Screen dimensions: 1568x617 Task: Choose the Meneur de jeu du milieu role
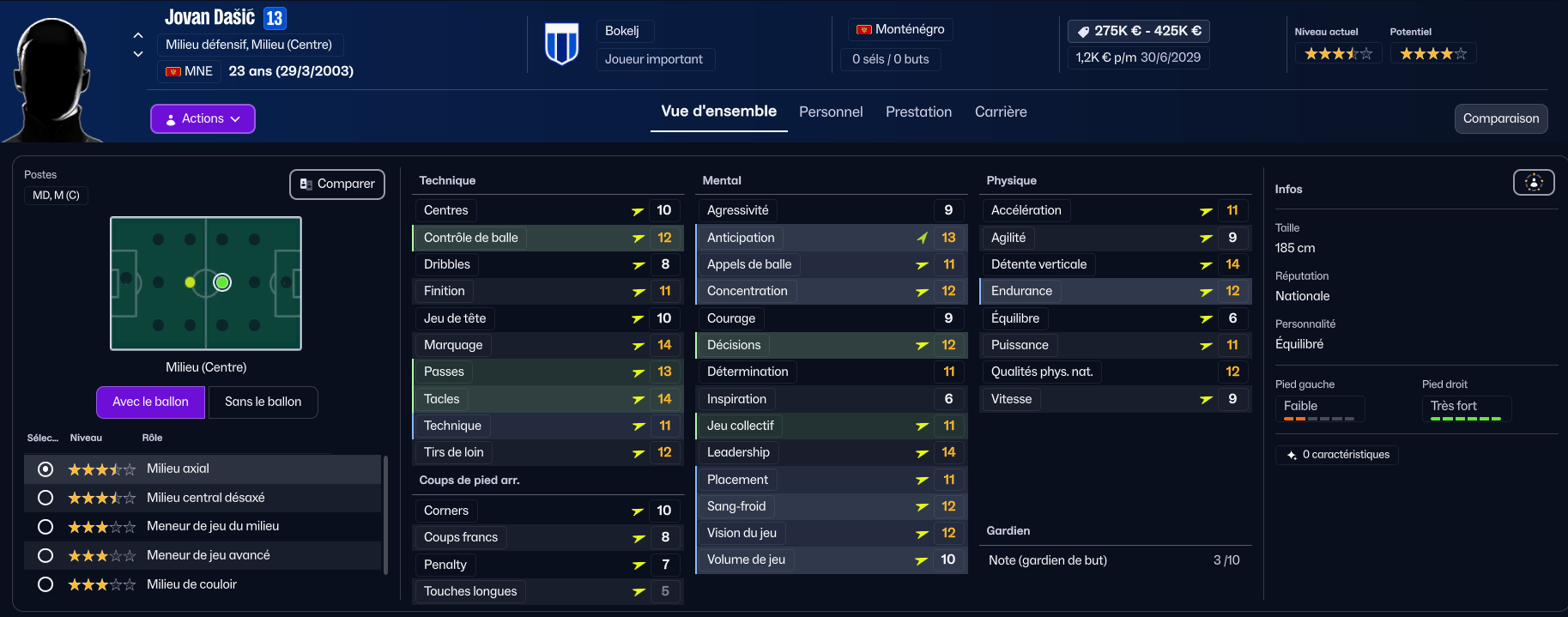46,527
